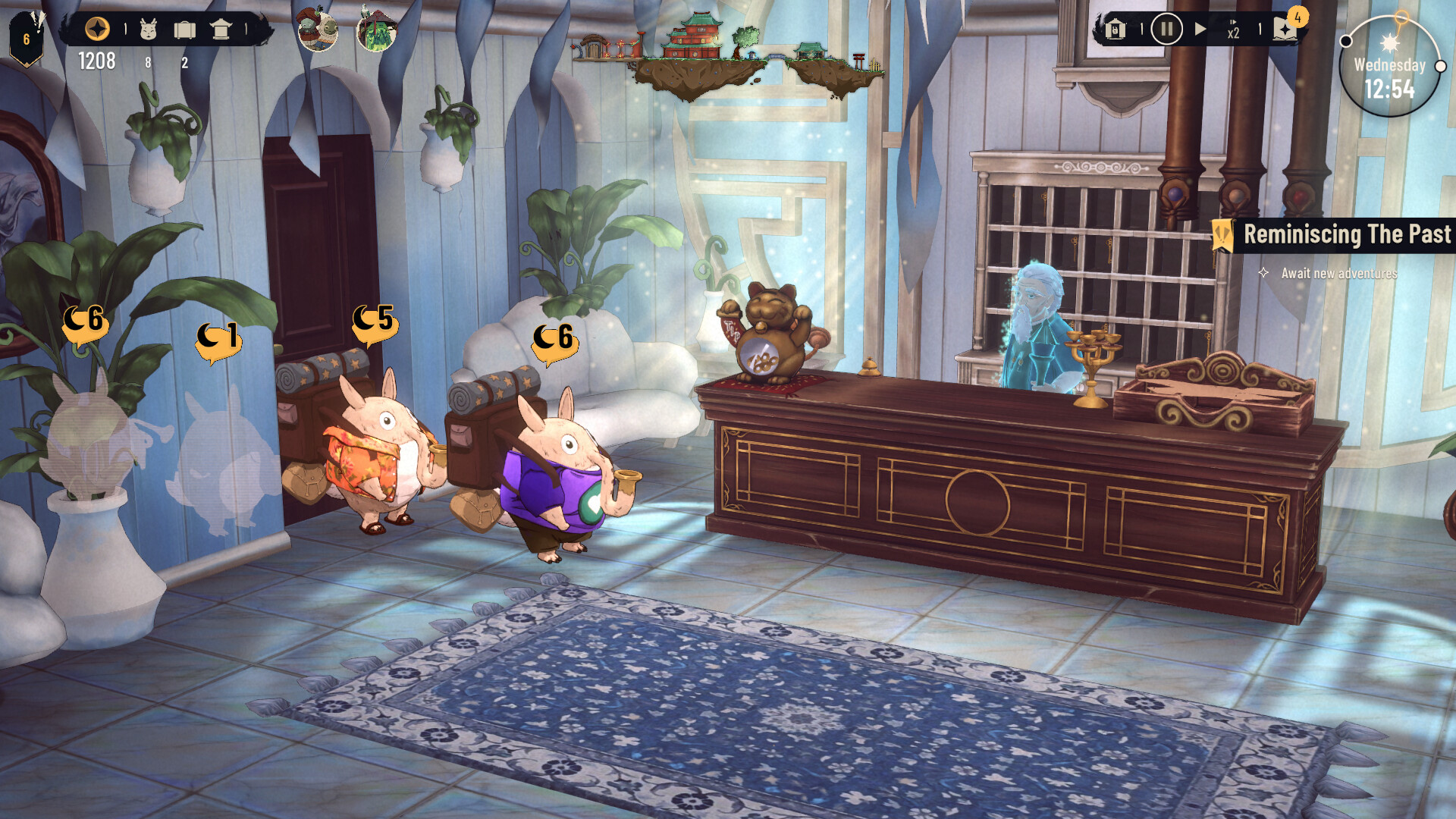Screen dimensions: 1456x819
Task: Select the orange-shirted guest's 5-night bubble
Action: pos(374,321)
